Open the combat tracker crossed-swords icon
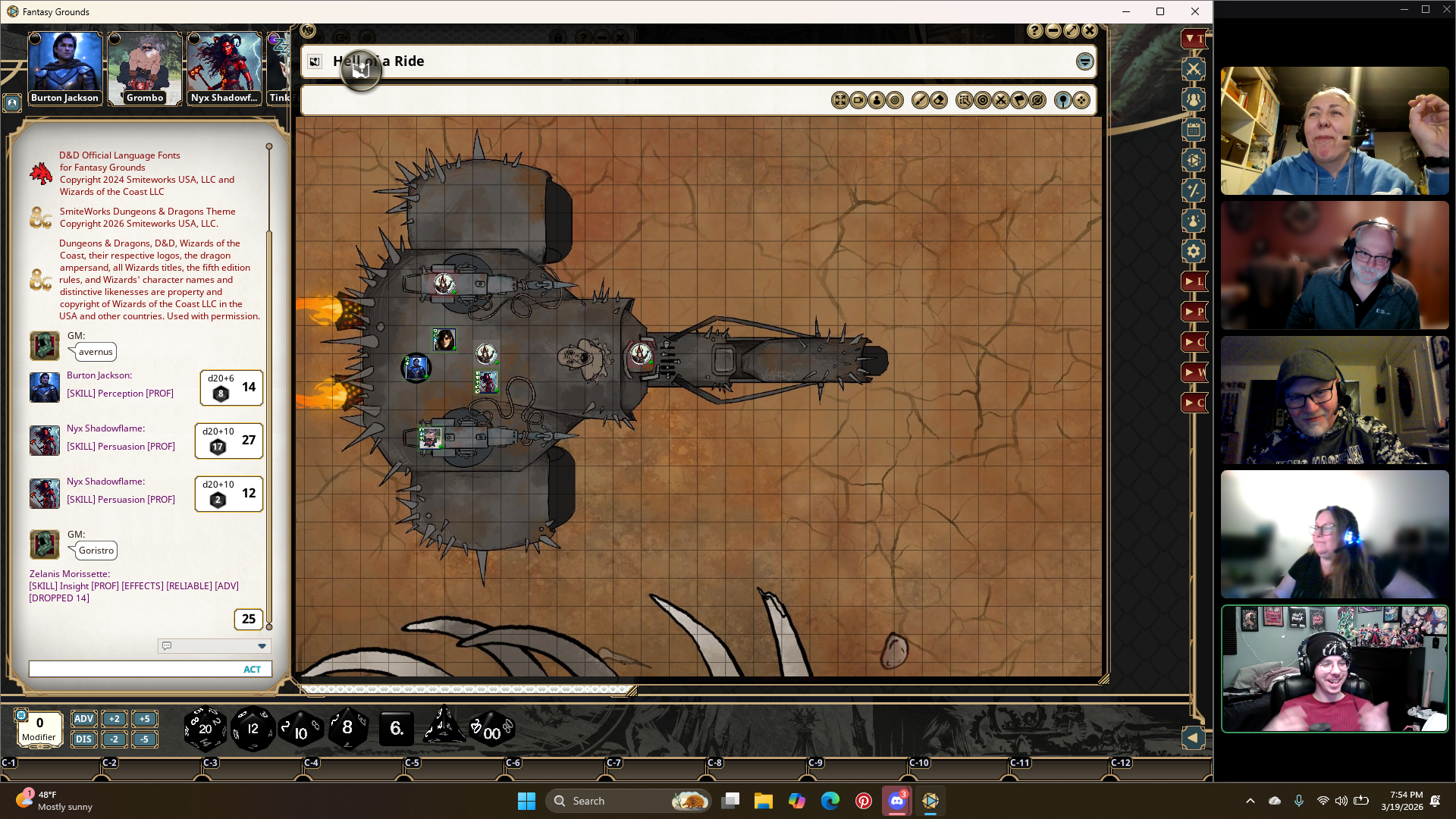The image size is (1456, 819). point(1194,69)
